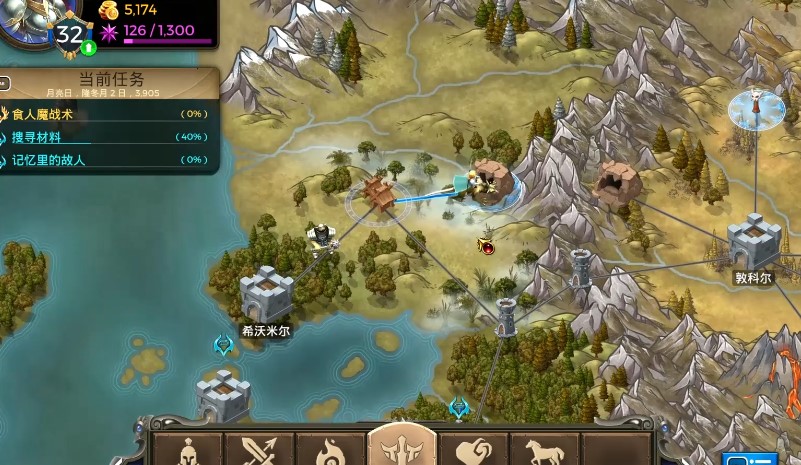Click the gold coin currency icon
The height and width of the screenshot is (465, 801).
109,11
